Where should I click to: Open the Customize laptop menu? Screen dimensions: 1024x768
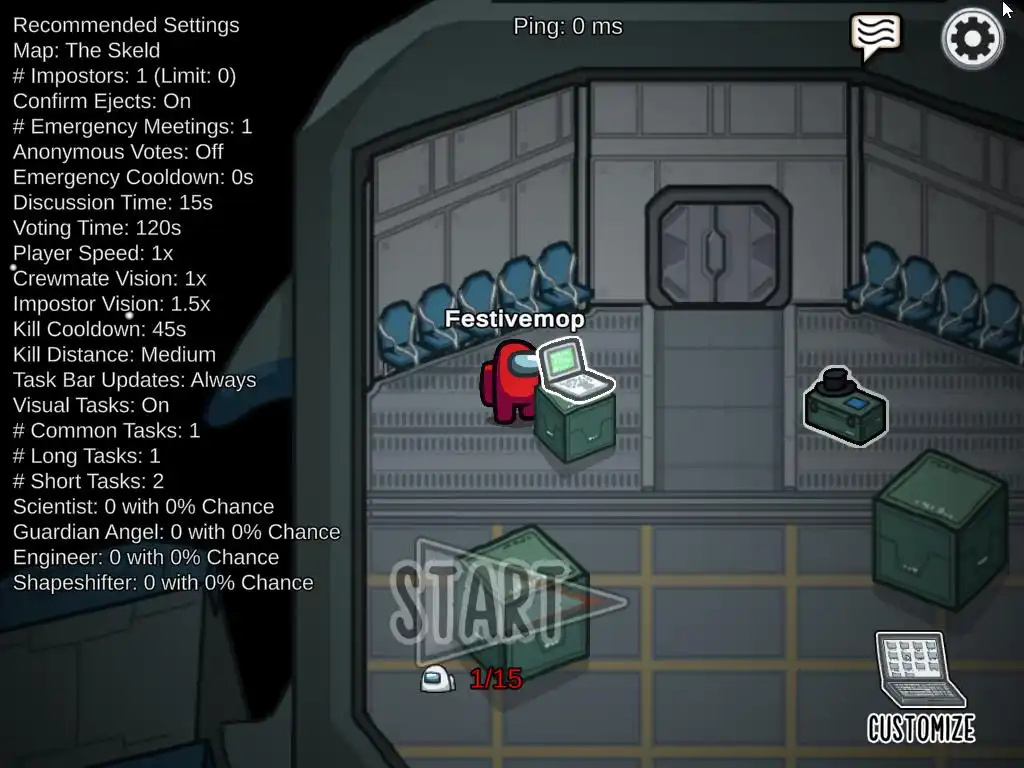pos(921,688)
